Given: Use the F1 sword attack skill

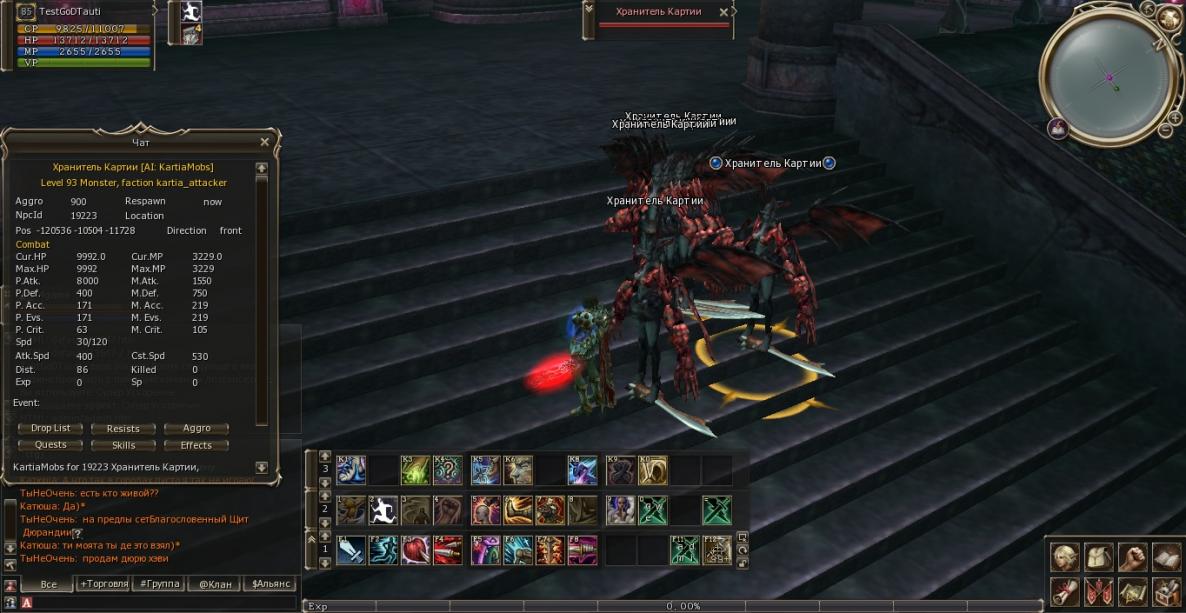Looking at the screenshot, I should [350, 550].
